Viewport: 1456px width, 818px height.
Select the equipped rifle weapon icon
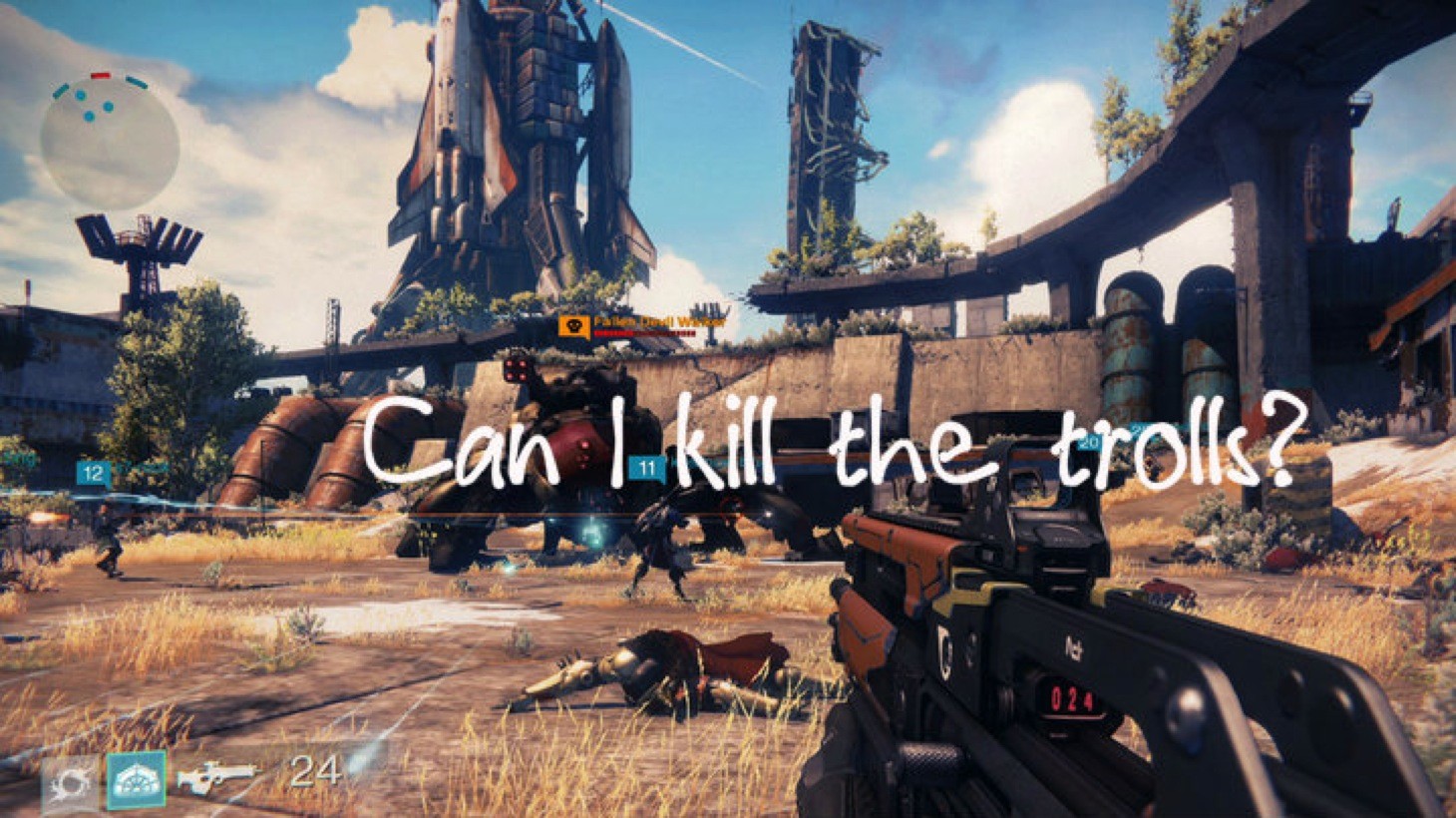[215, 776]
